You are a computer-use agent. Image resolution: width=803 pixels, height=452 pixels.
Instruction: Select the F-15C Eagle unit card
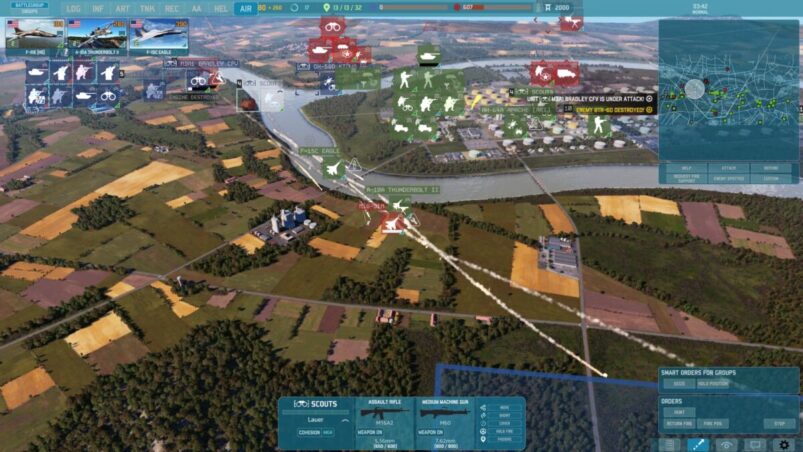(x=156, y=34)
